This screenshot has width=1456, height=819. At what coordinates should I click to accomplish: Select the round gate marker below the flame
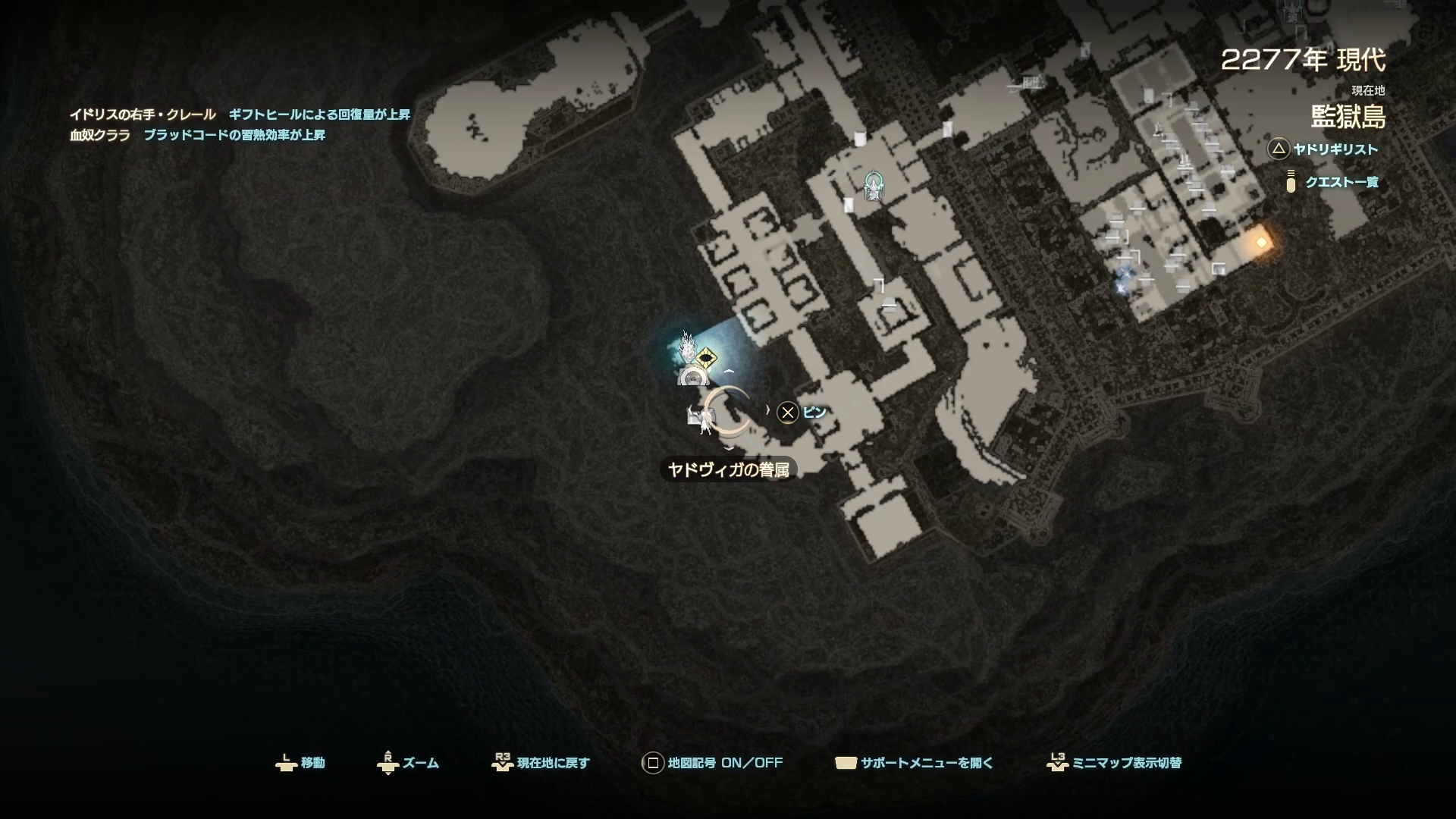pyautogui.click(x=692, y=377)
